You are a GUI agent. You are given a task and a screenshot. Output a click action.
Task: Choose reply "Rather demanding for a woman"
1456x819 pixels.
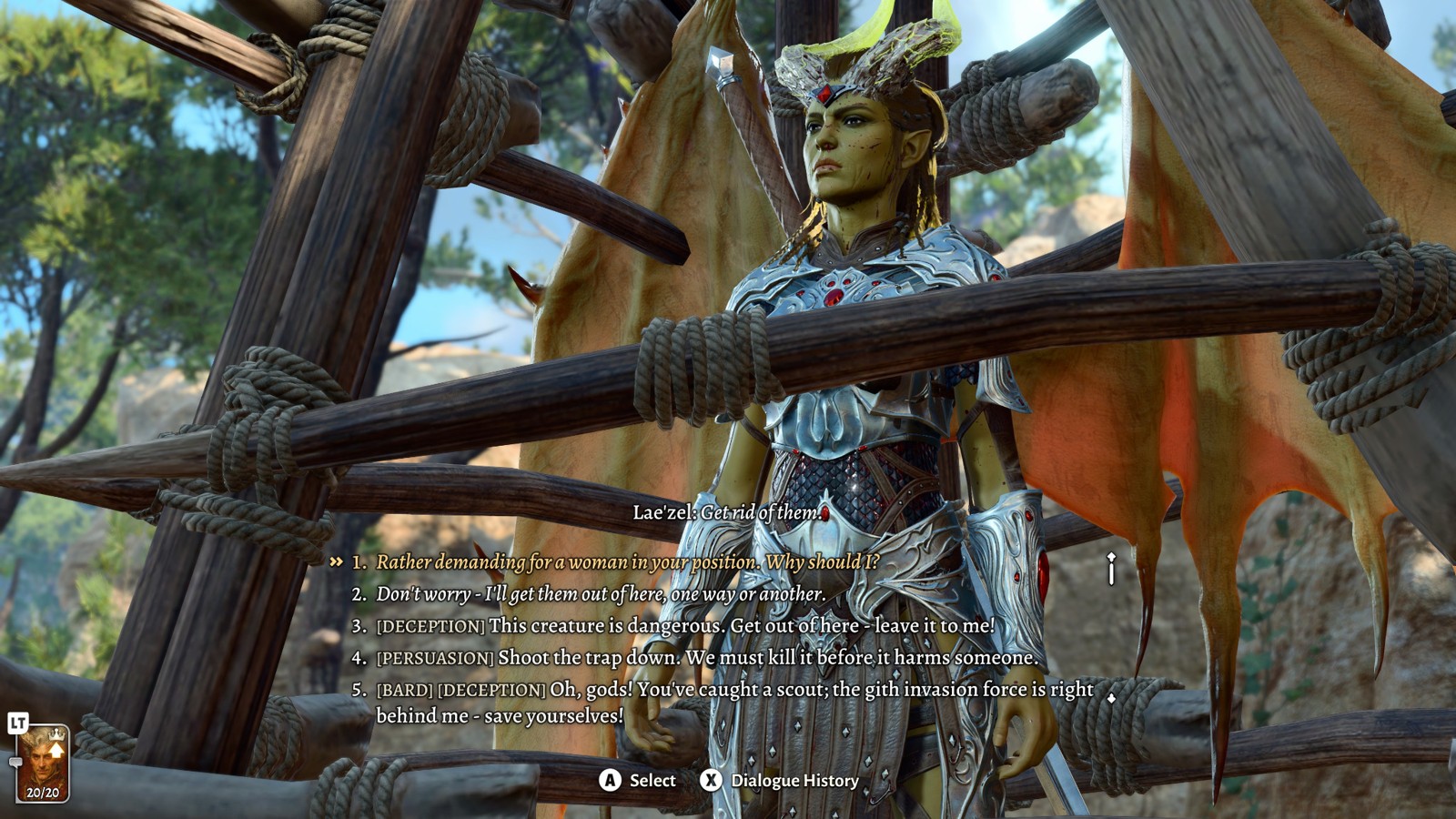coord(628,562)
